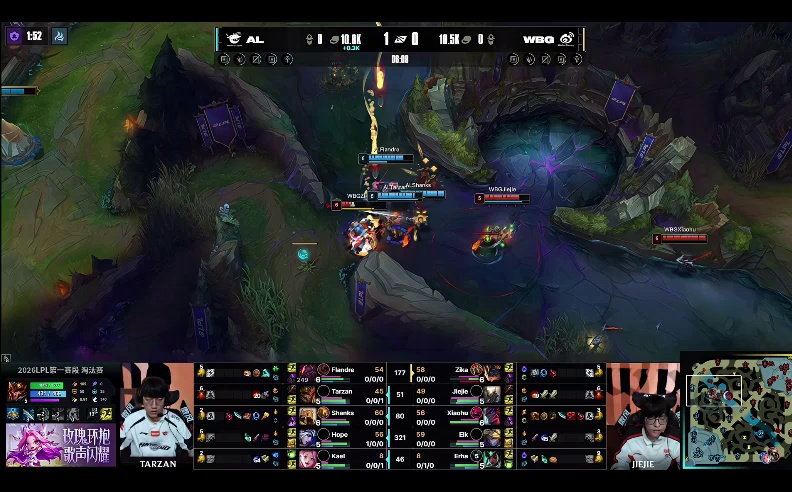Viewport: 792px width, 492px height.
Task: Select Flandre's row in the scoreboard
Action: click(x=342, y=370)
